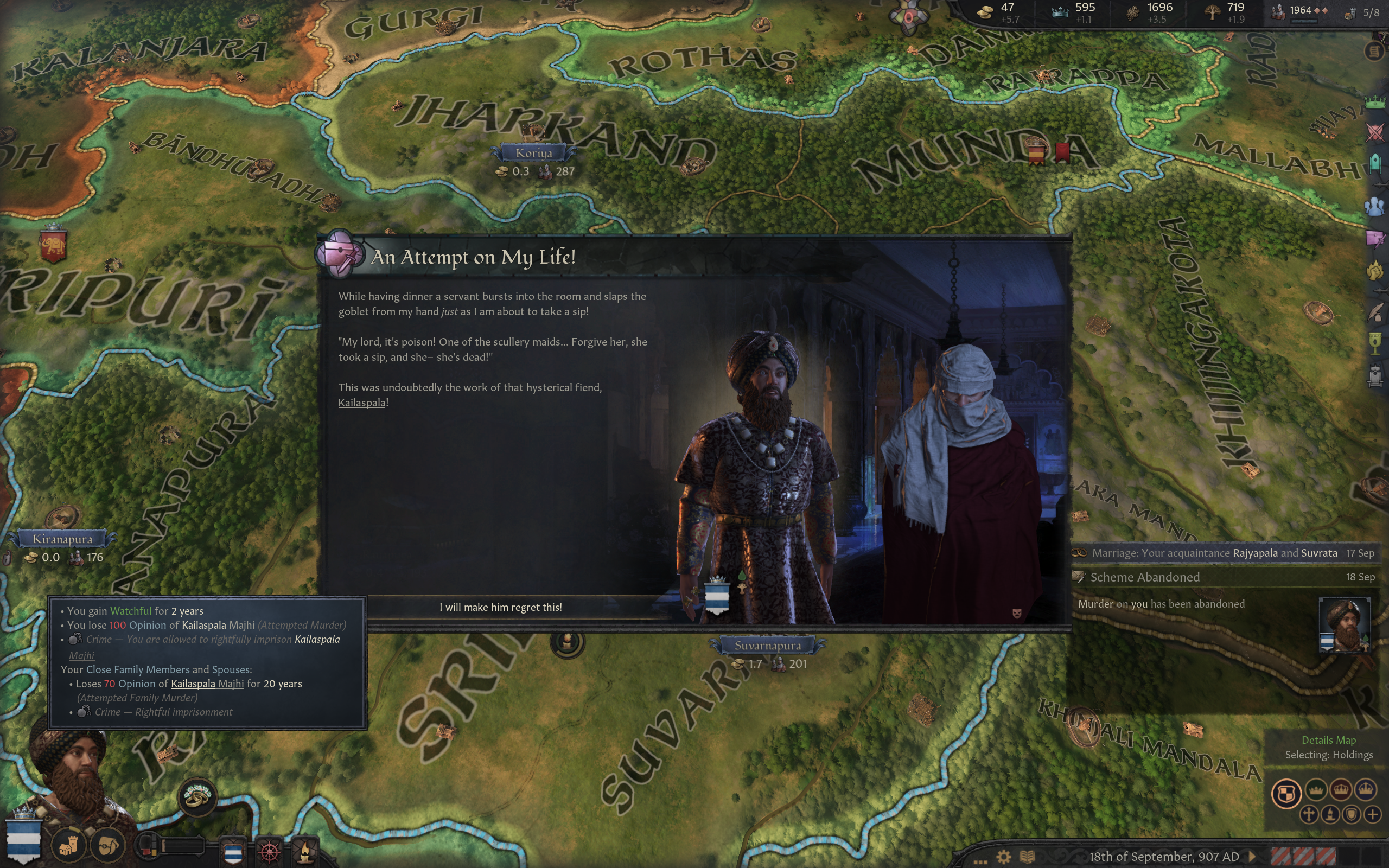Open the Lifestyle candle menu
1389x868 pixels.
[x=305, y=851]
